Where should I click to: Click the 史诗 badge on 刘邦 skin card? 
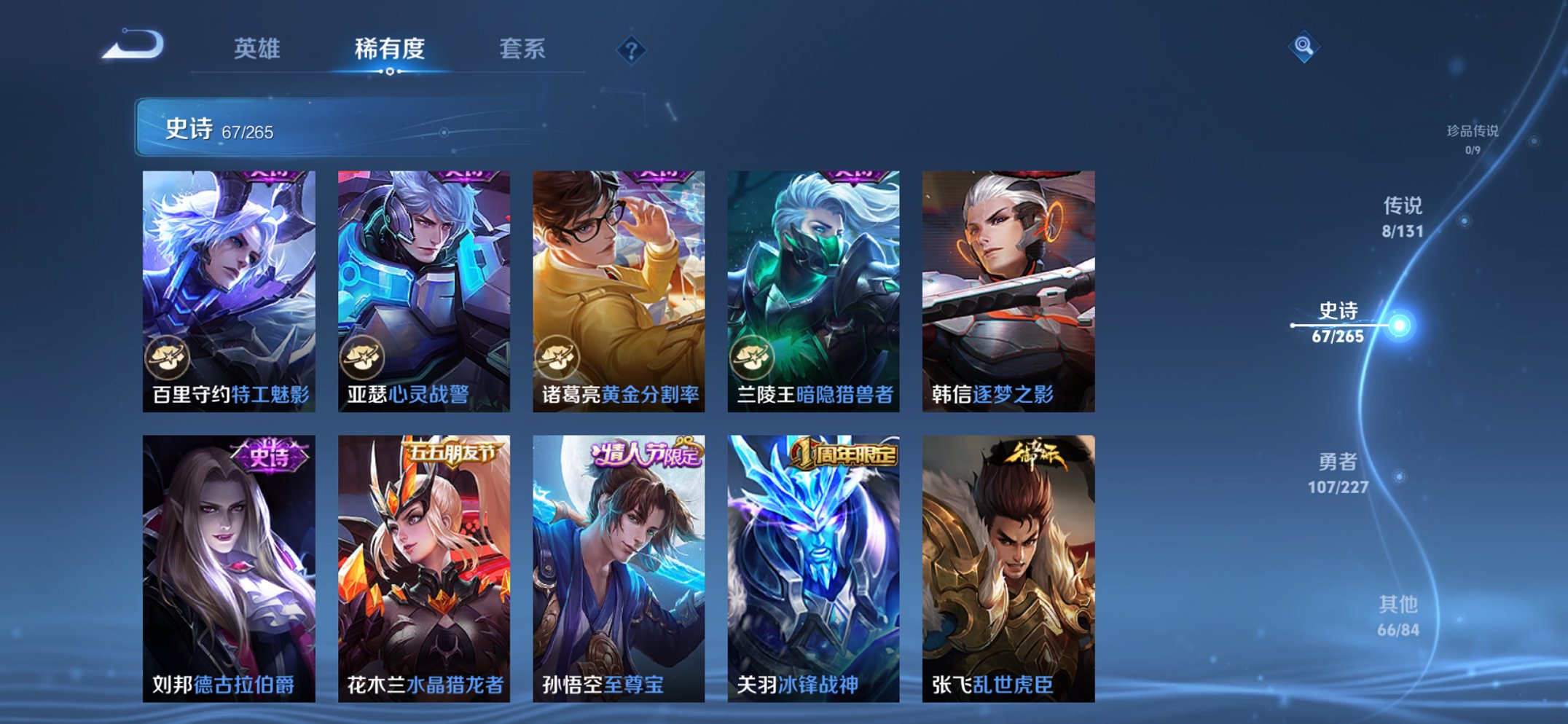pyautogui.click(x=270, y=455)
